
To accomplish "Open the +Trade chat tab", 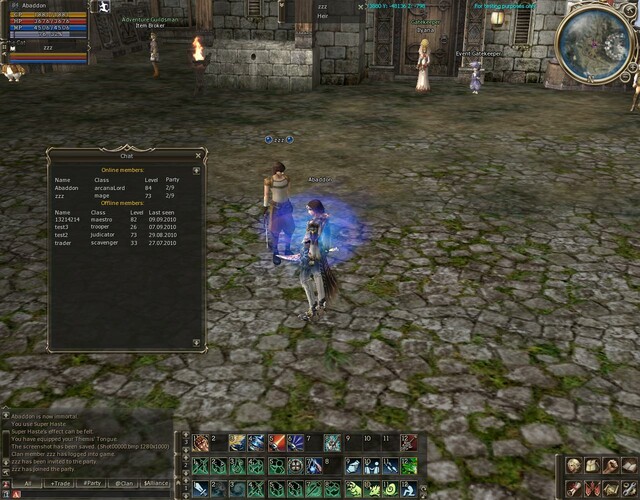I will coord(60,483).
